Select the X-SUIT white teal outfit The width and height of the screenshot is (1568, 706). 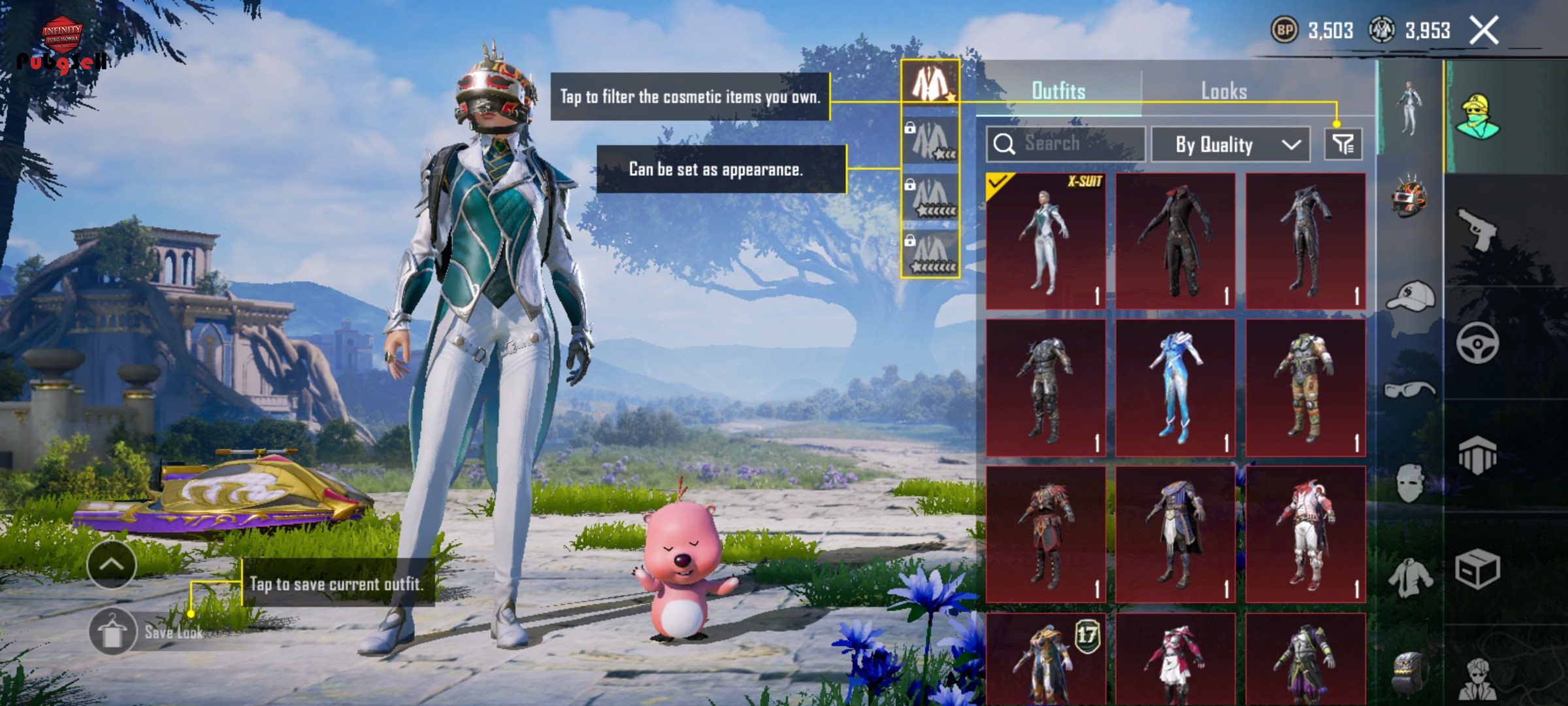click(1046, 241)
